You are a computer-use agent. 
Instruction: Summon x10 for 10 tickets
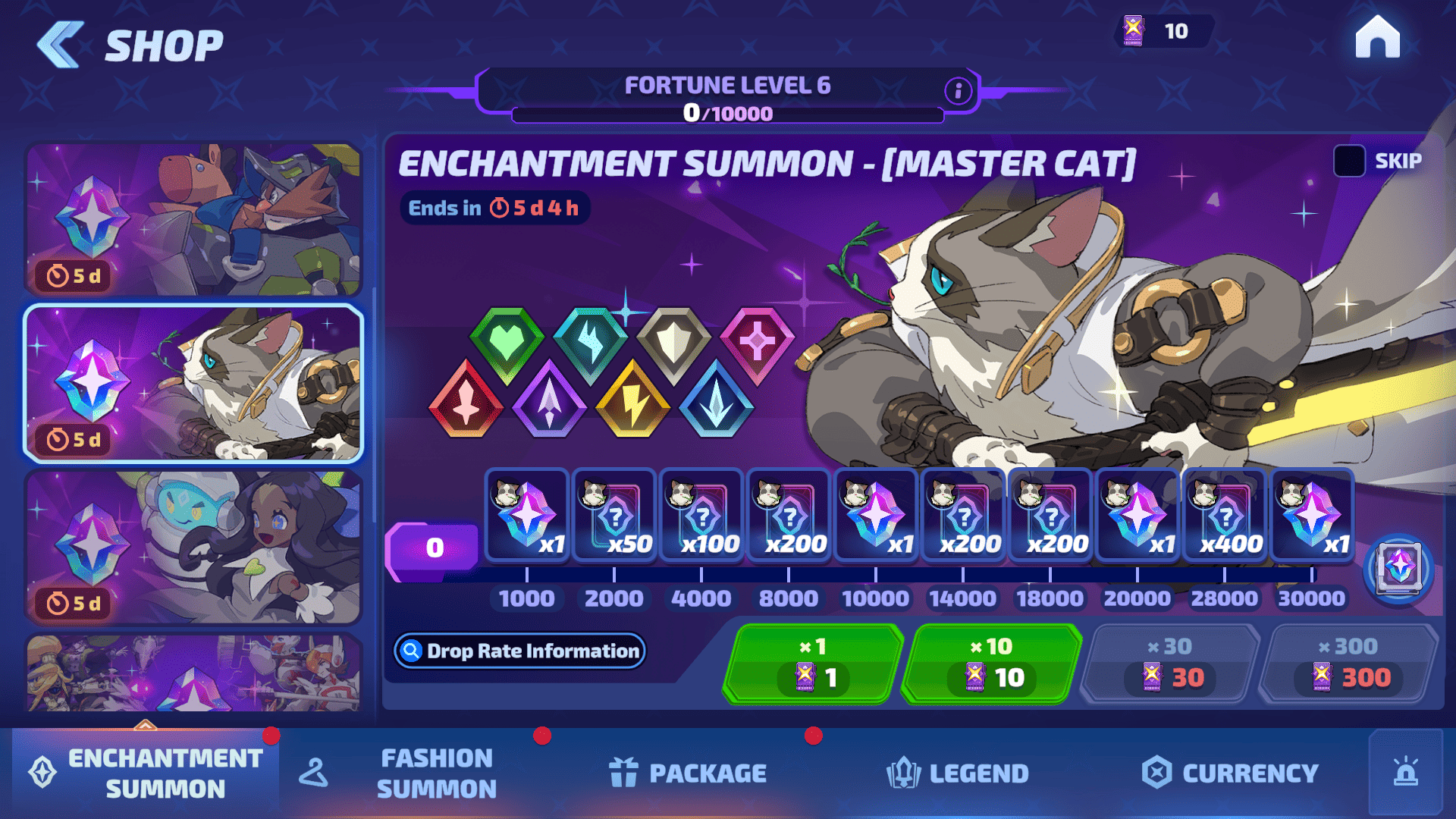(992, 664)
